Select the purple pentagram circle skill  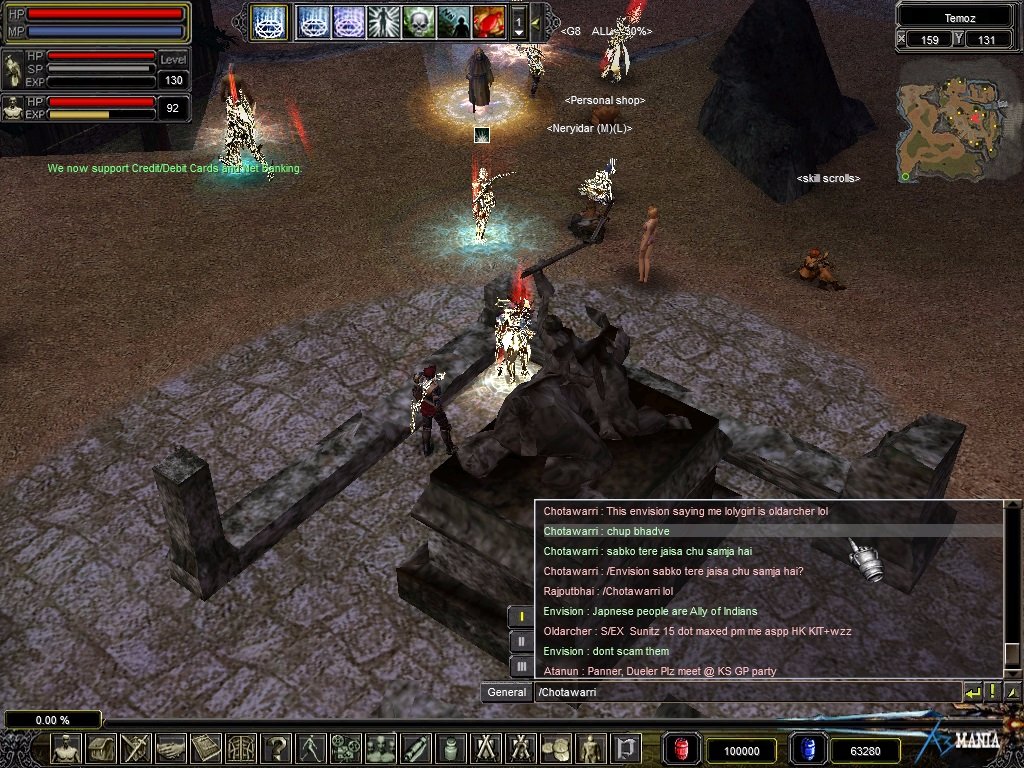348,21
